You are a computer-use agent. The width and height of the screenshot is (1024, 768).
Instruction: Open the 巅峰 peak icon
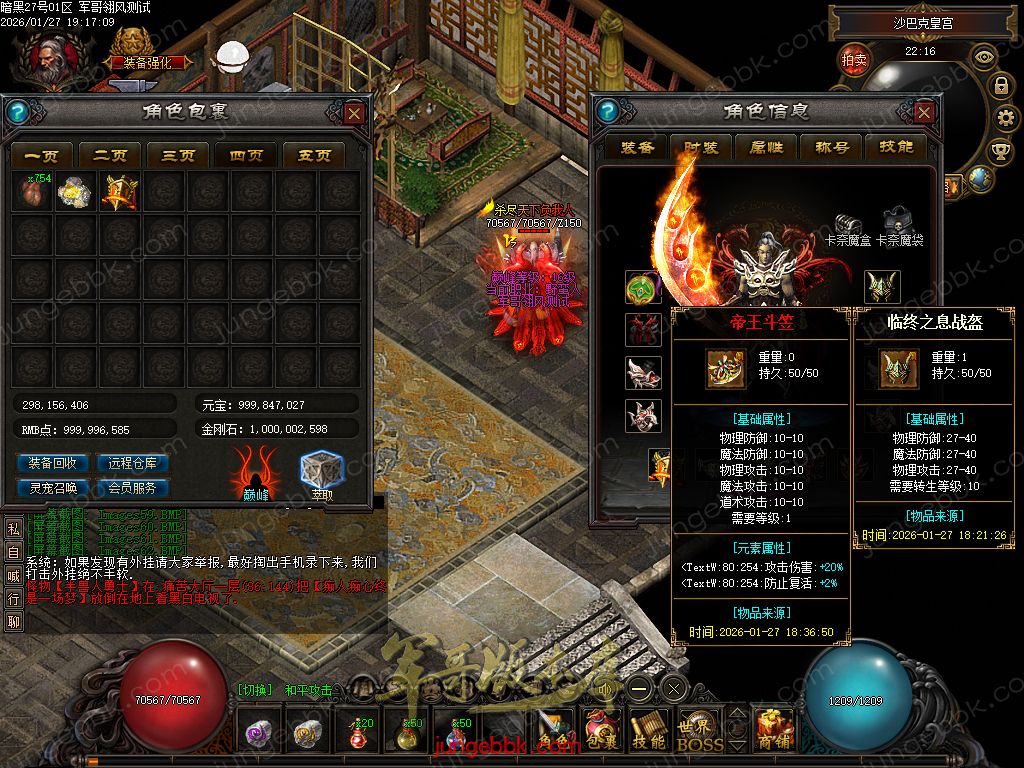[x=255, y=470]
